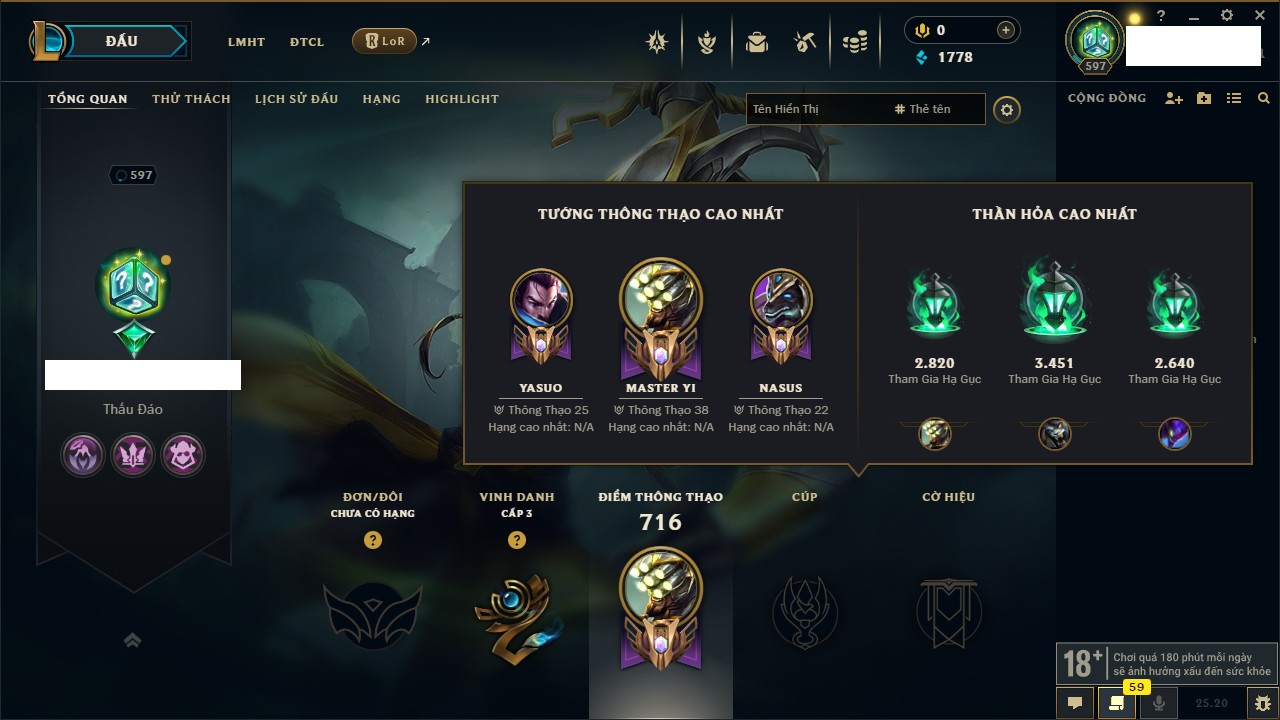Open the gear settings next to search
The width and height of the screenshot is (1280, 720).
(x=1007, y=109)
